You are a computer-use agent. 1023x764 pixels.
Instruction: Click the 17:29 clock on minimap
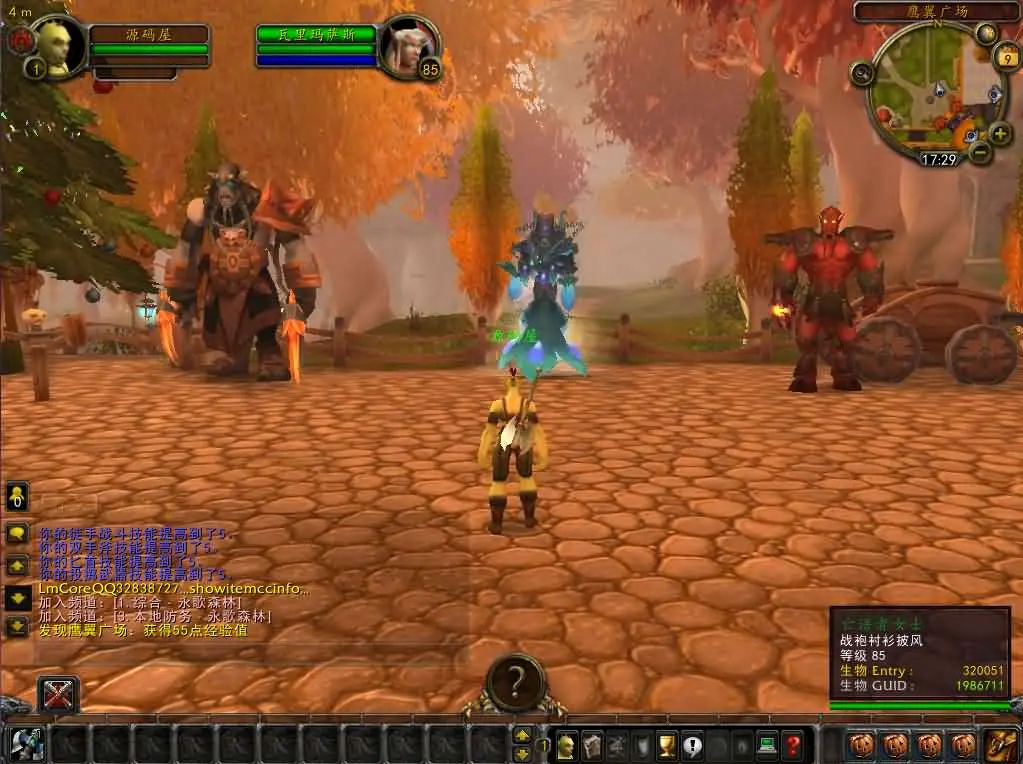[x=938, y=159]
